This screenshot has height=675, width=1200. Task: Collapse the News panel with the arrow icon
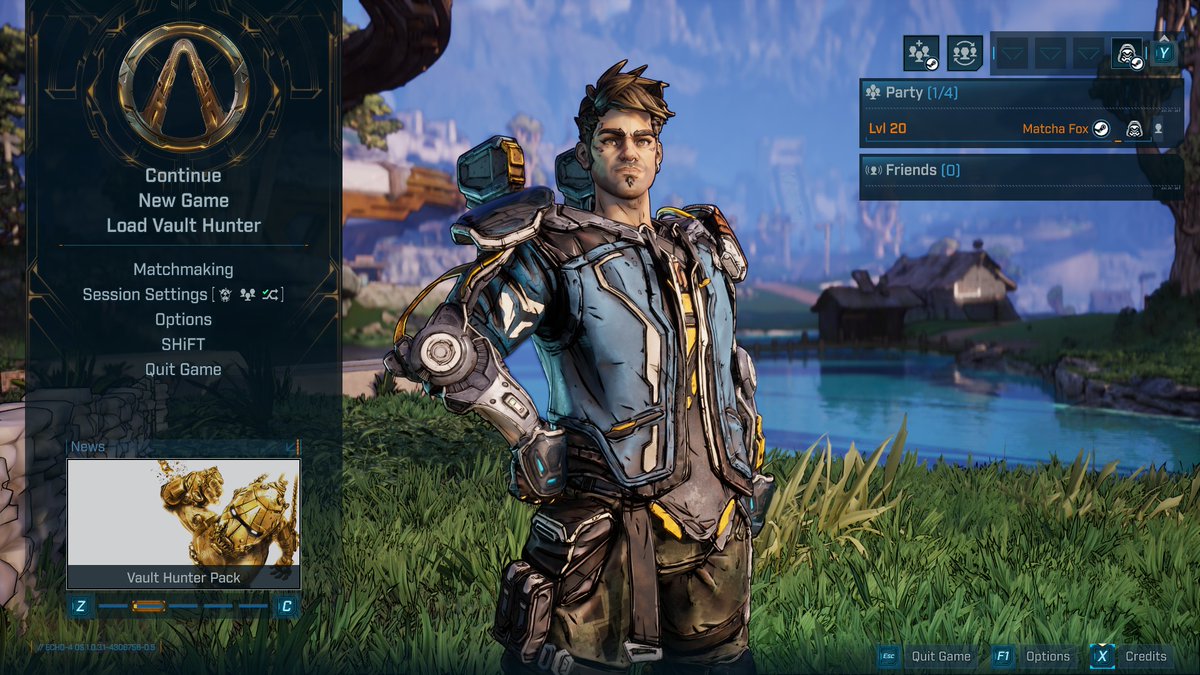pyautogui.click(x=291, y=447)
